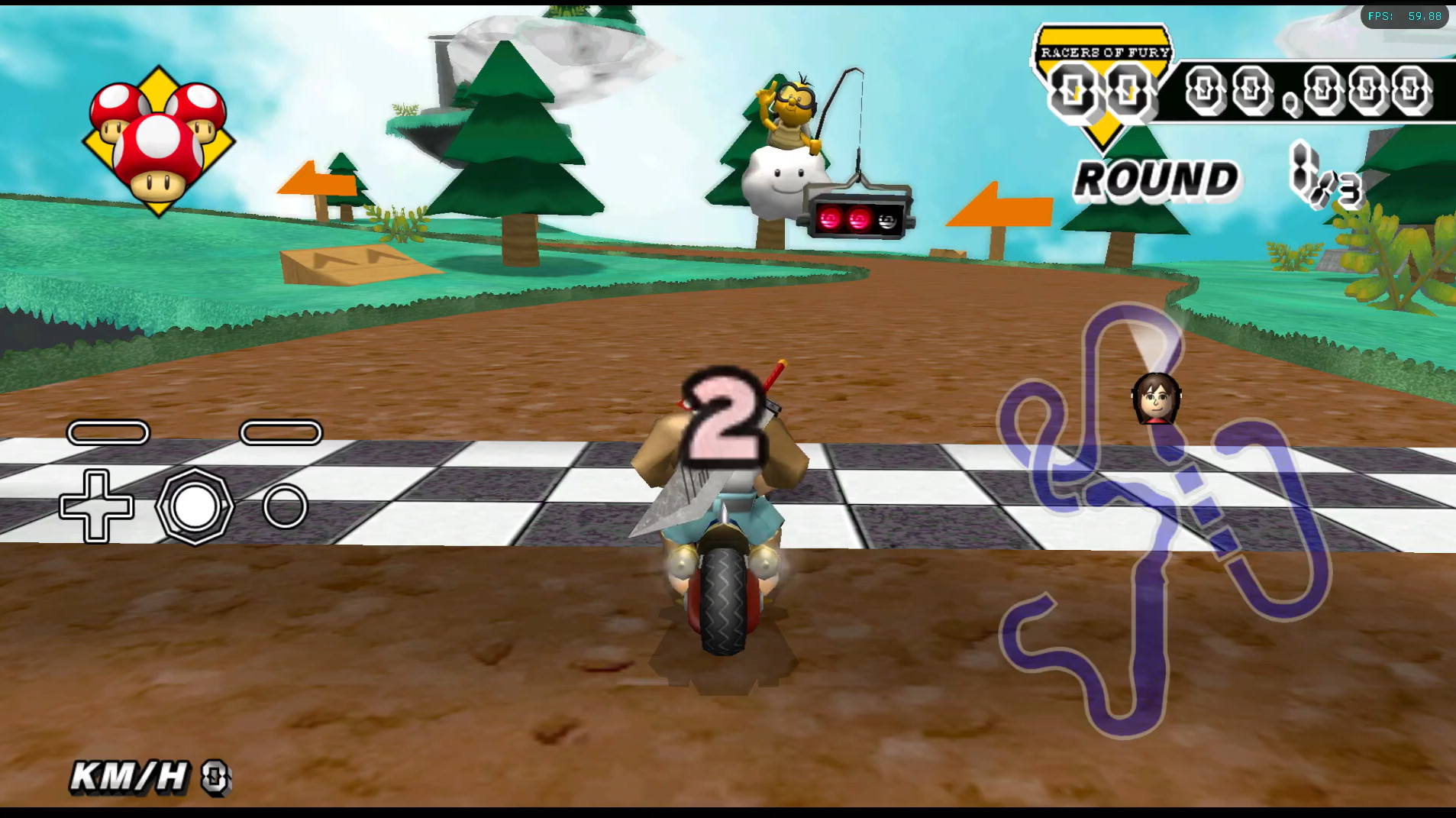
Task: Tap the right shoulder pill button
Action: tap(282, 433)
